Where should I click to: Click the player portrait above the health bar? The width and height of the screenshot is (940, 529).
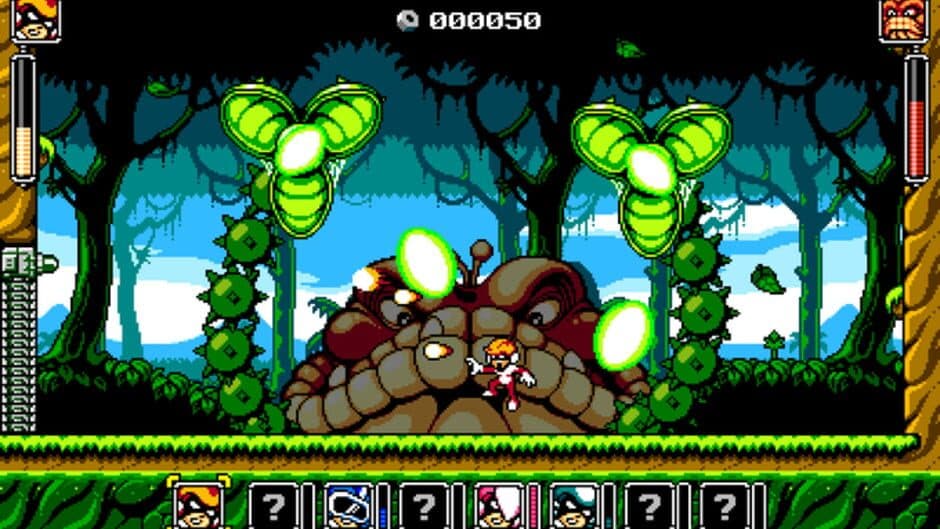point(36,20)
